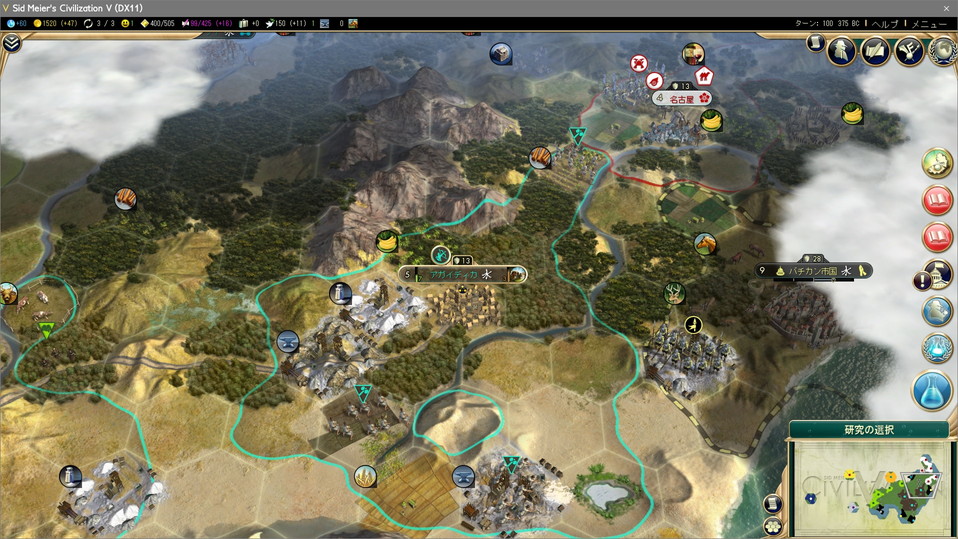Open the lower red book notification
Screen dimensions: 958x539
[937, 238]
